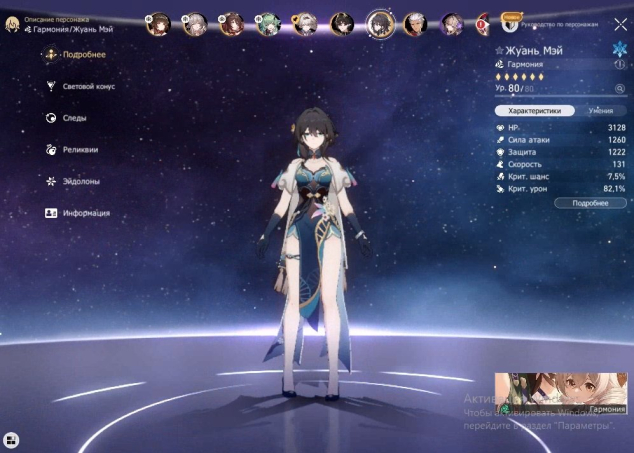This screenshot has width=634, height=453.
Task: Click the ice element snowflake icon
Action: pos(619,48)
